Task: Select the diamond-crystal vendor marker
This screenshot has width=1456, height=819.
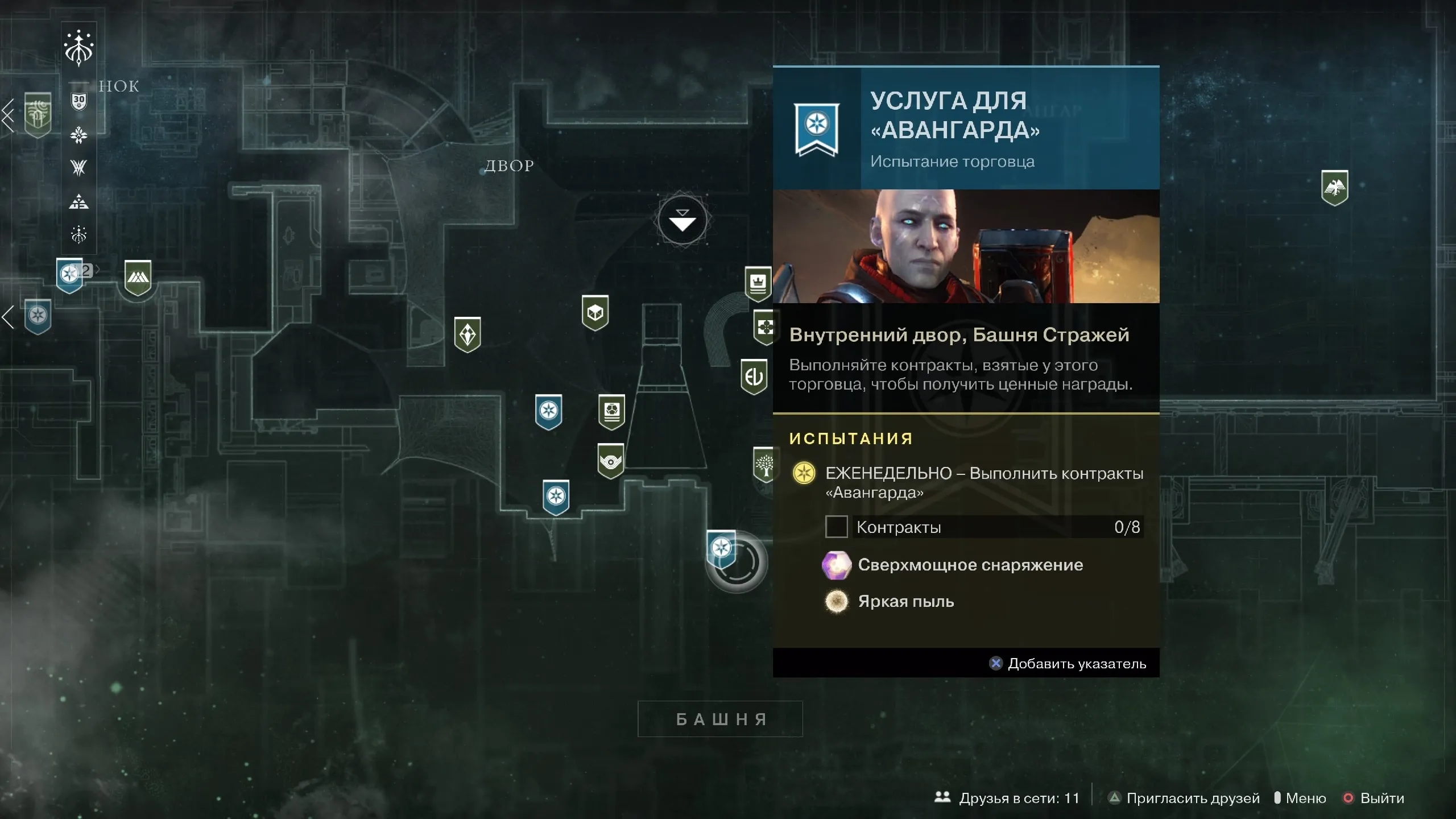Action: click(468, 334)
